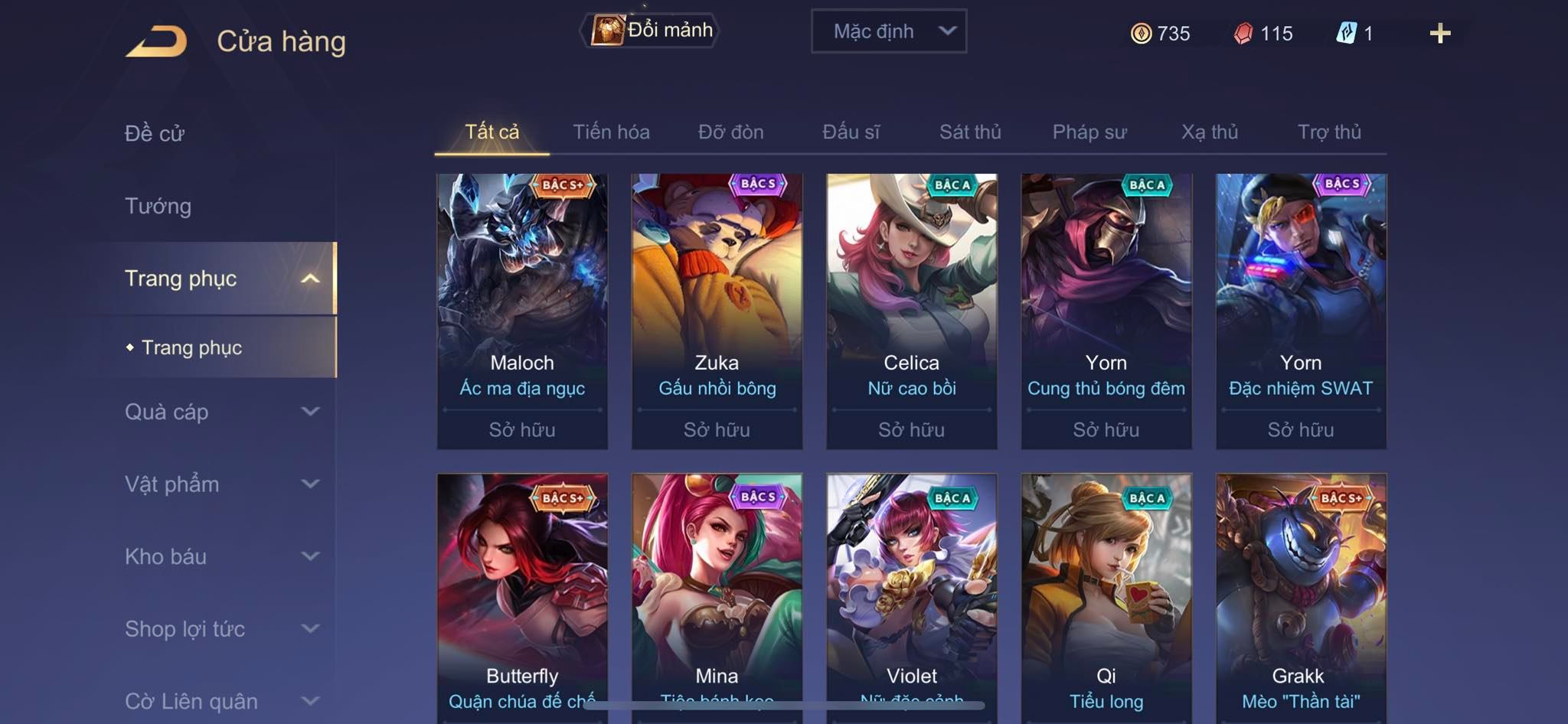1568x724 pixels.
Task: Expand the Vật phẩm category
Action: pyautogui.click(x=220, y=484)
